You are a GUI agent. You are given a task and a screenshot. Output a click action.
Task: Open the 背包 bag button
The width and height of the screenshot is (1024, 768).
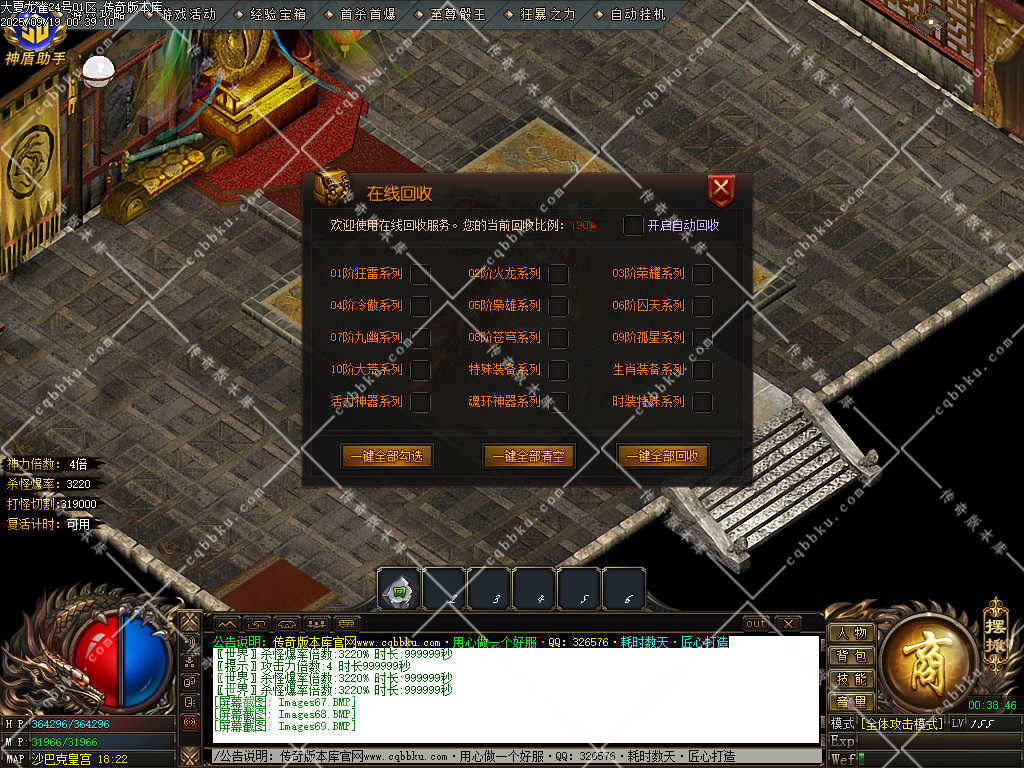851,656
